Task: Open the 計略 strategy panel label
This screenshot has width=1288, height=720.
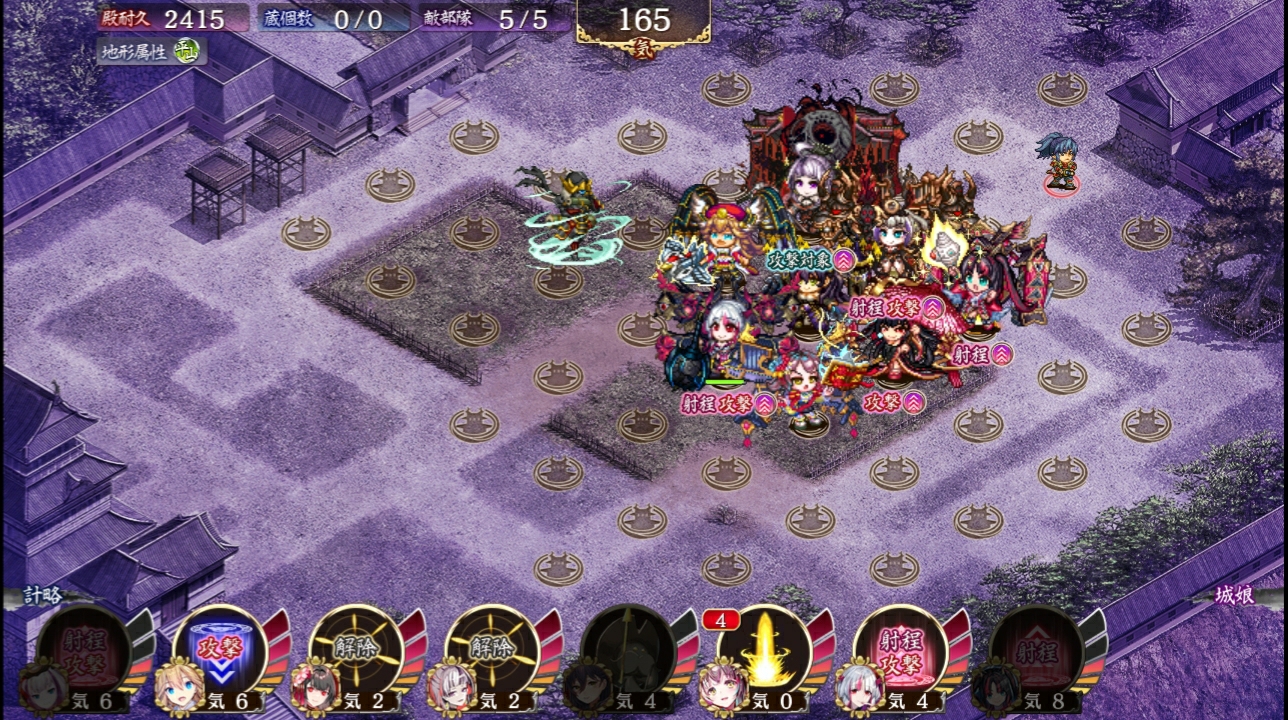Action: (44, 596)
